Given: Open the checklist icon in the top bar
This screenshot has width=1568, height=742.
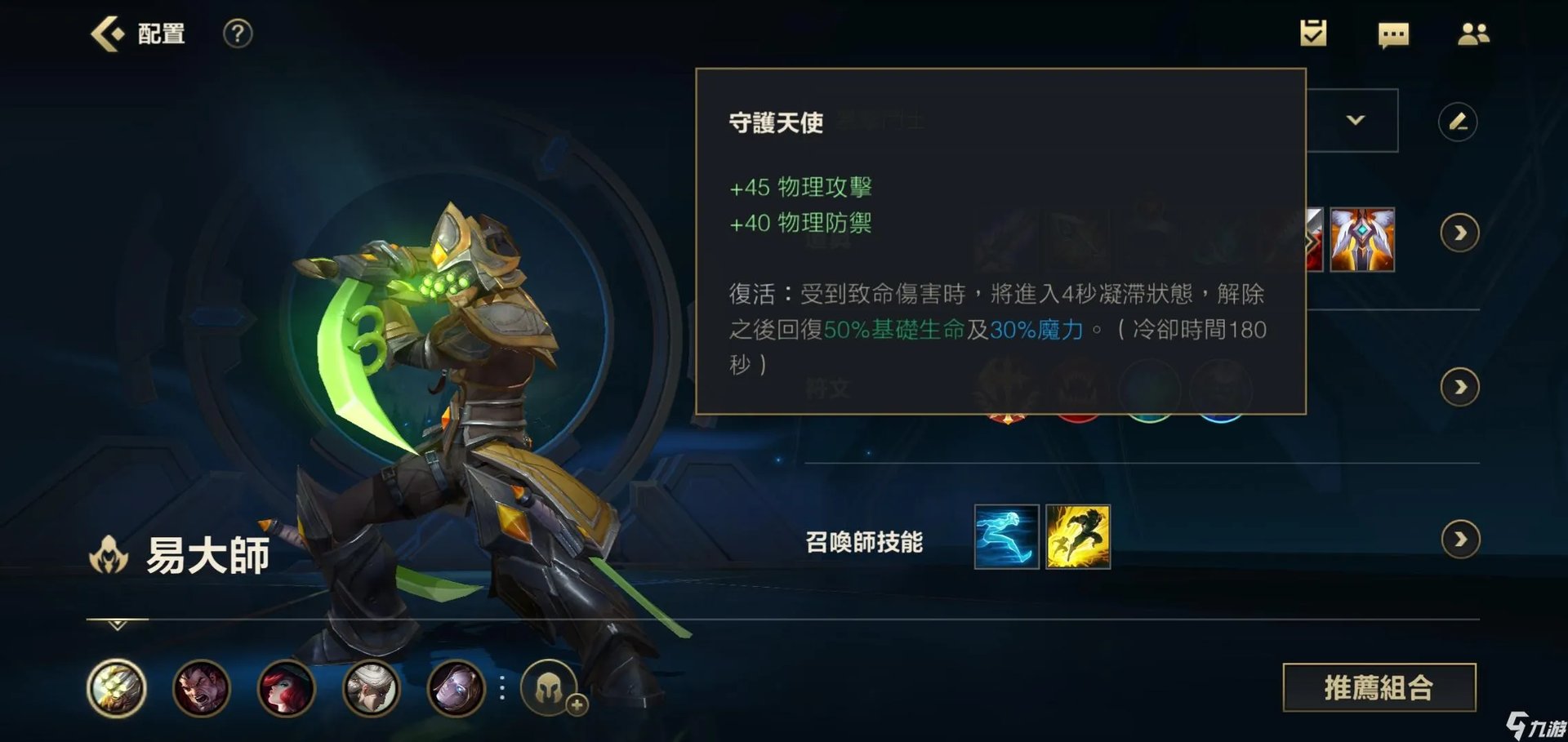Looking at the screenshot, I should (x=1313, y=33).
